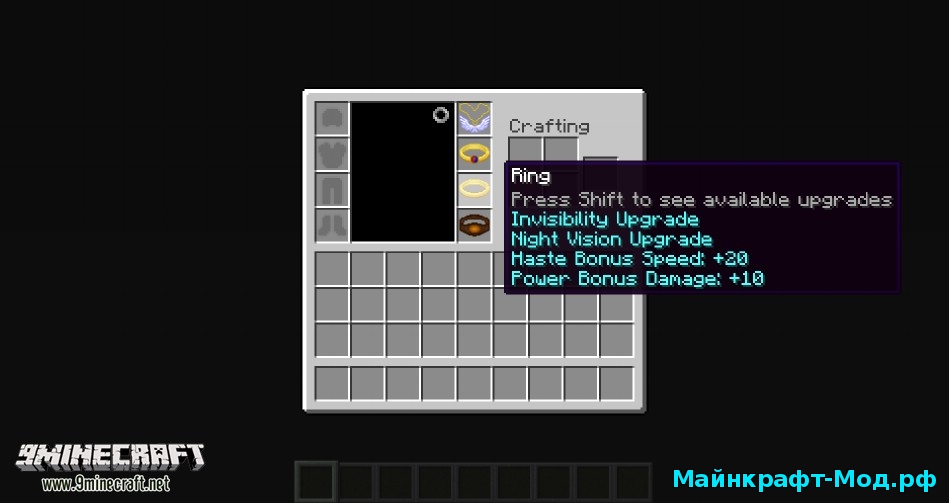Select the empty leggings armor slot
This screenshot has height=503, width=949.
pos(332,189)
